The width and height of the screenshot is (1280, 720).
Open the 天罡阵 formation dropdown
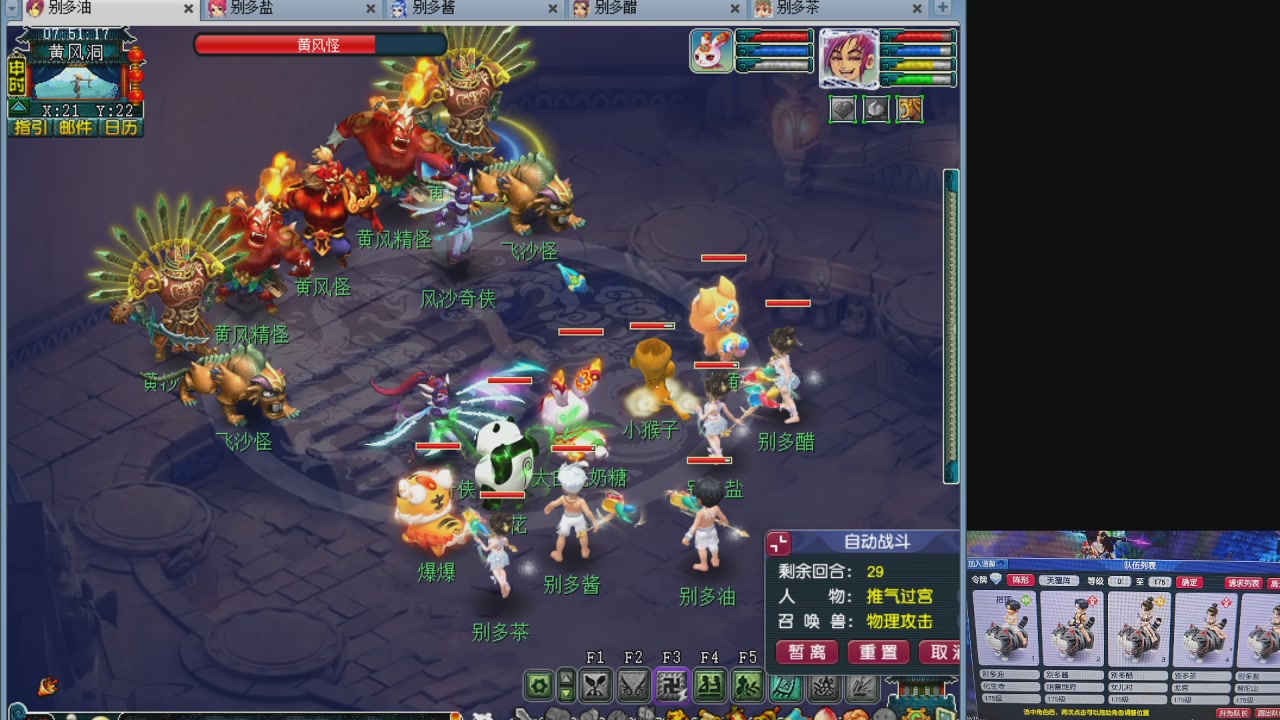click(x=1060, y=581)
